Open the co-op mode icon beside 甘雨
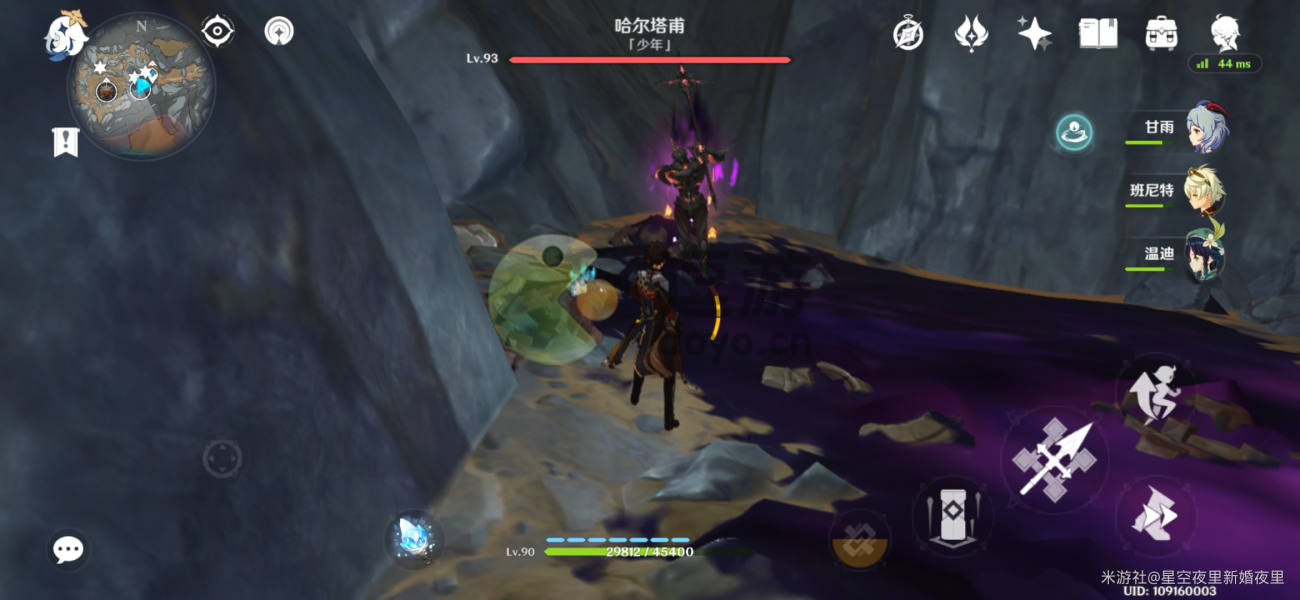The width and height of the screenshot is (1300, 600). [x=1075, y=133]
